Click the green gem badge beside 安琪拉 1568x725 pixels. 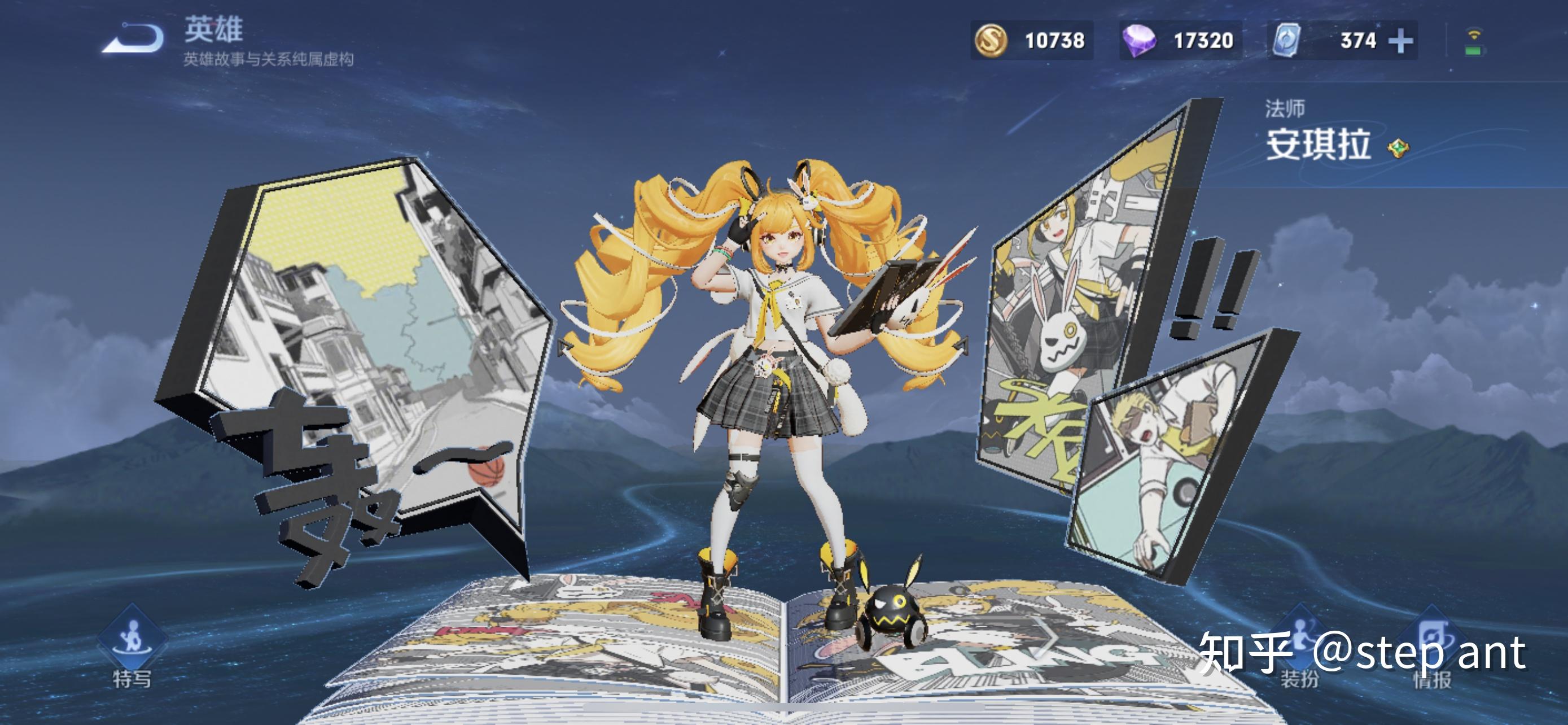1398,148
